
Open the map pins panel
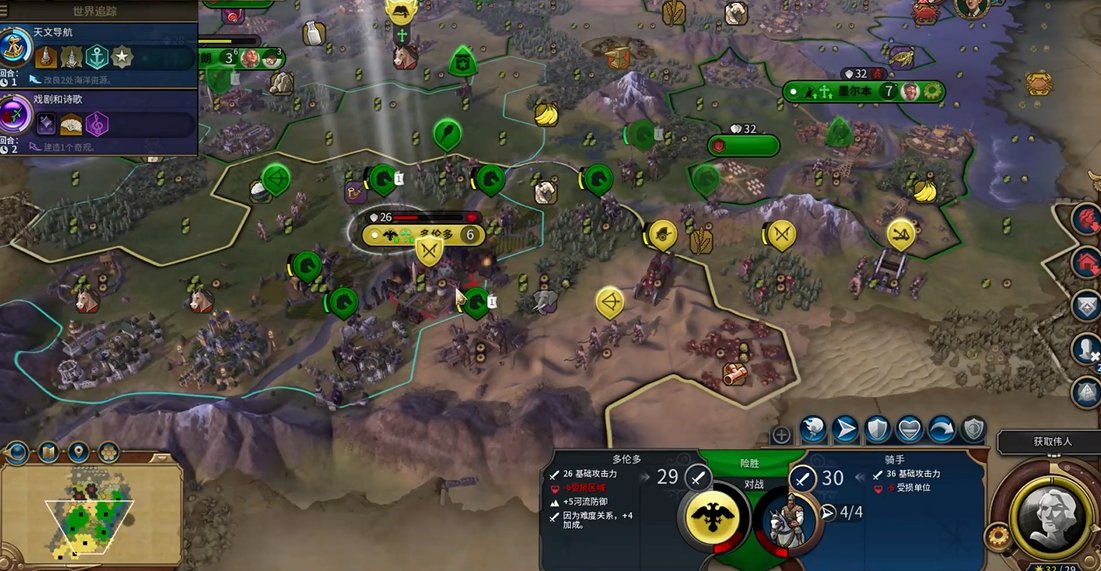77,453
